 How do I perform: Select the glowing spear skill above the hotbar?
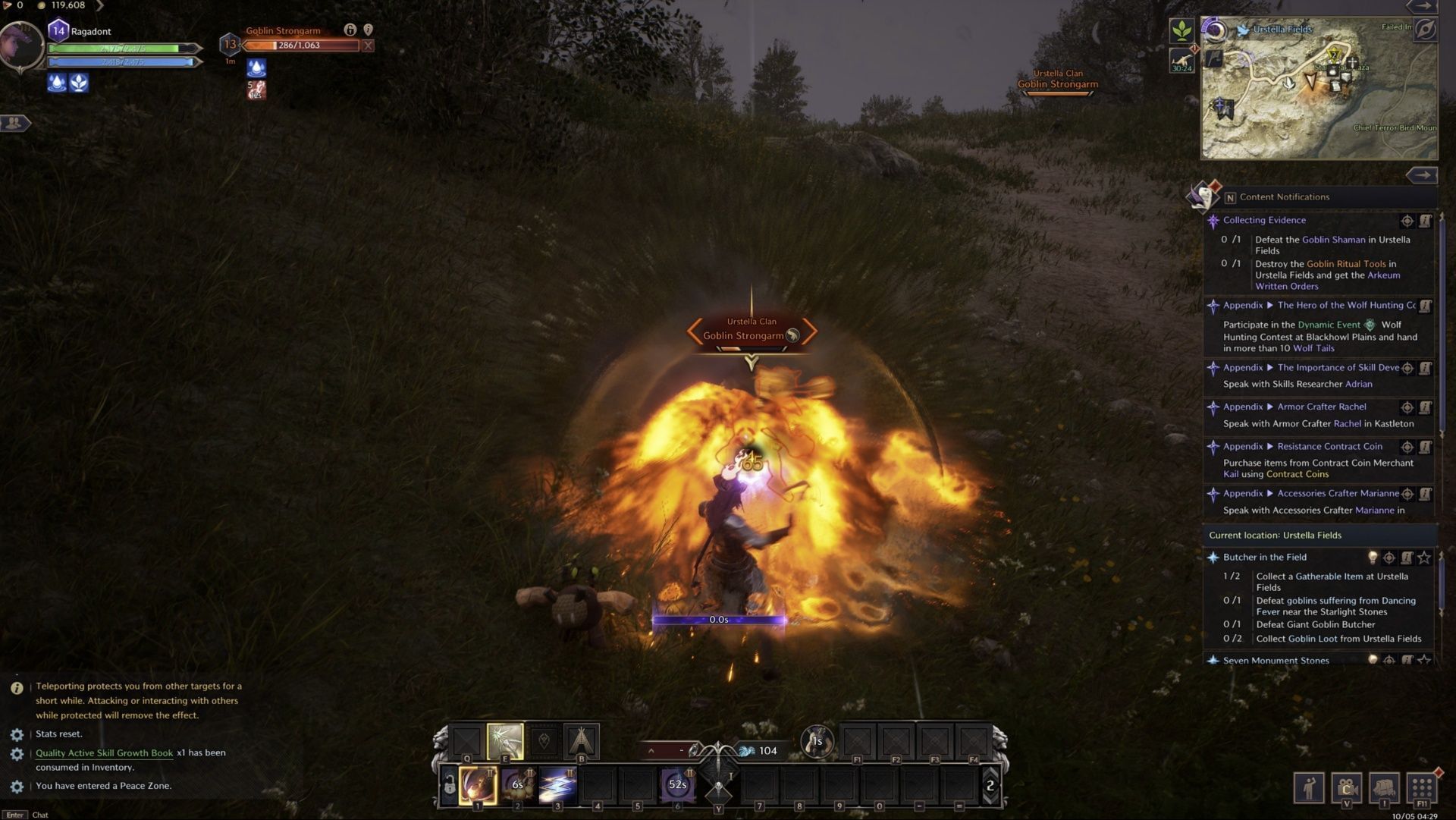(x=505, y=741)
